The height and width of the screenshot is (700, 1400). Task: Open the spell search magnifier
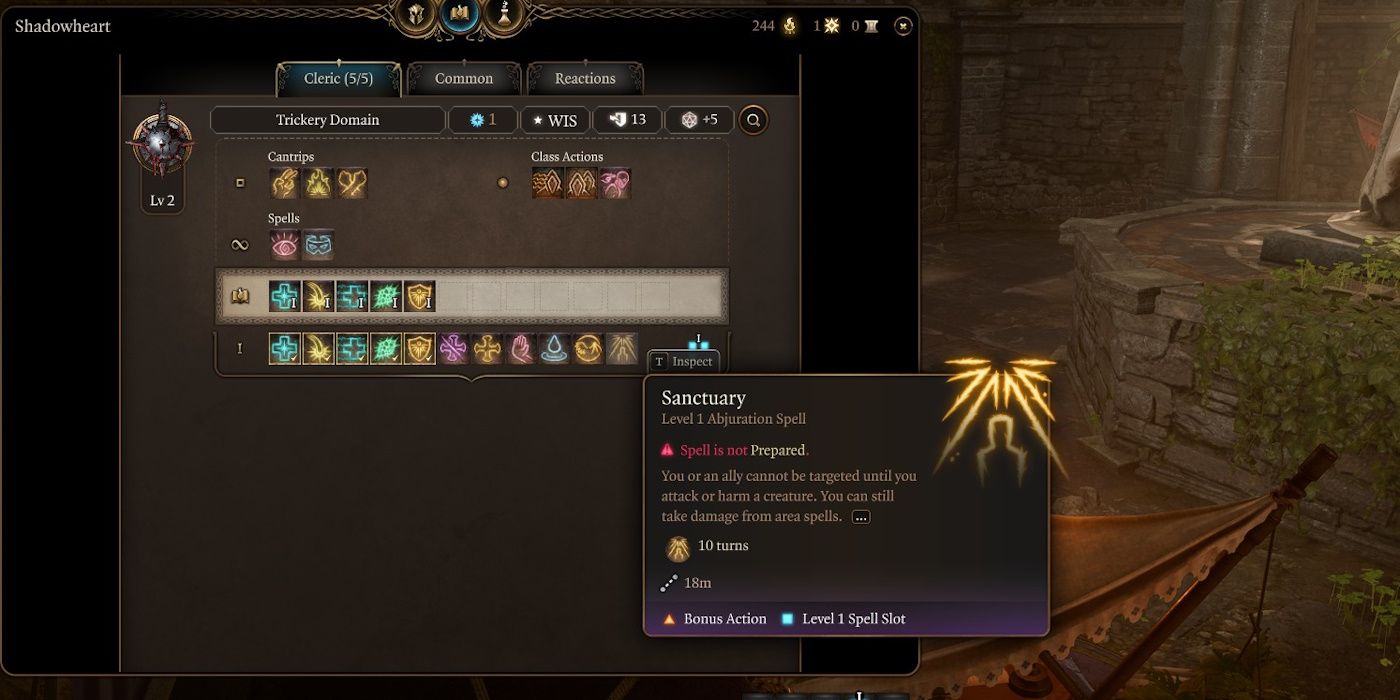click(753, 120)
